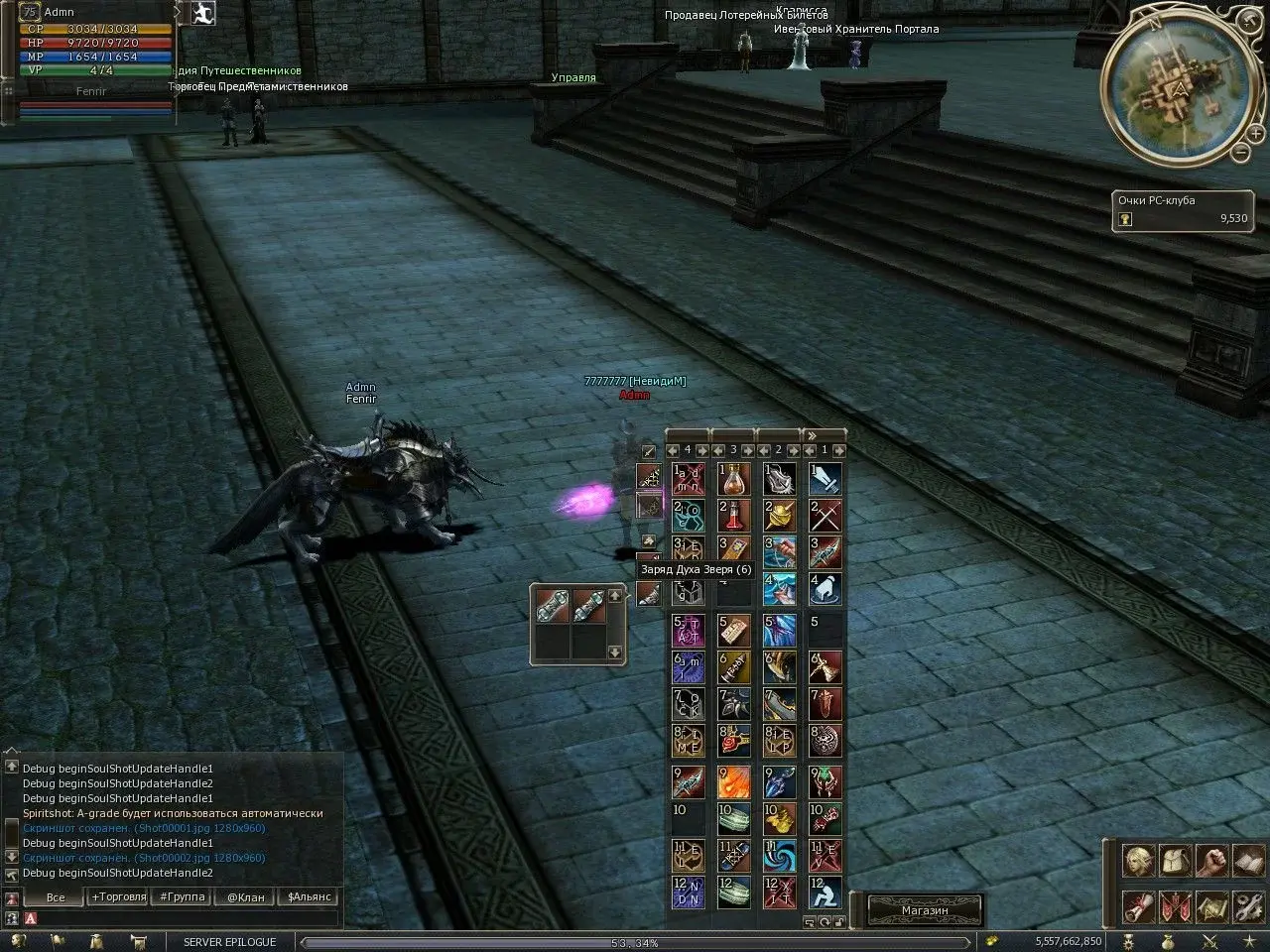Open the character status elf-head icon
Screen dimensions: 1270x952
[1137, 860]
